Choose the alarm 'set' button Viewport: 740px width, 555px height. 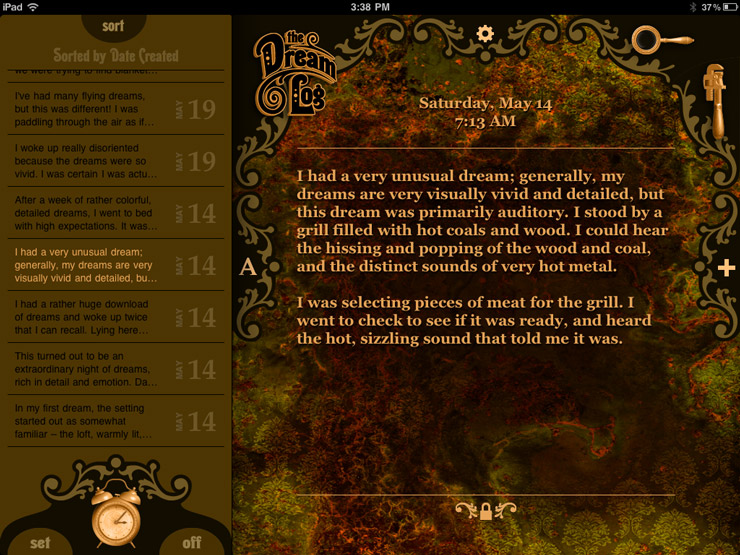point(40,542)
